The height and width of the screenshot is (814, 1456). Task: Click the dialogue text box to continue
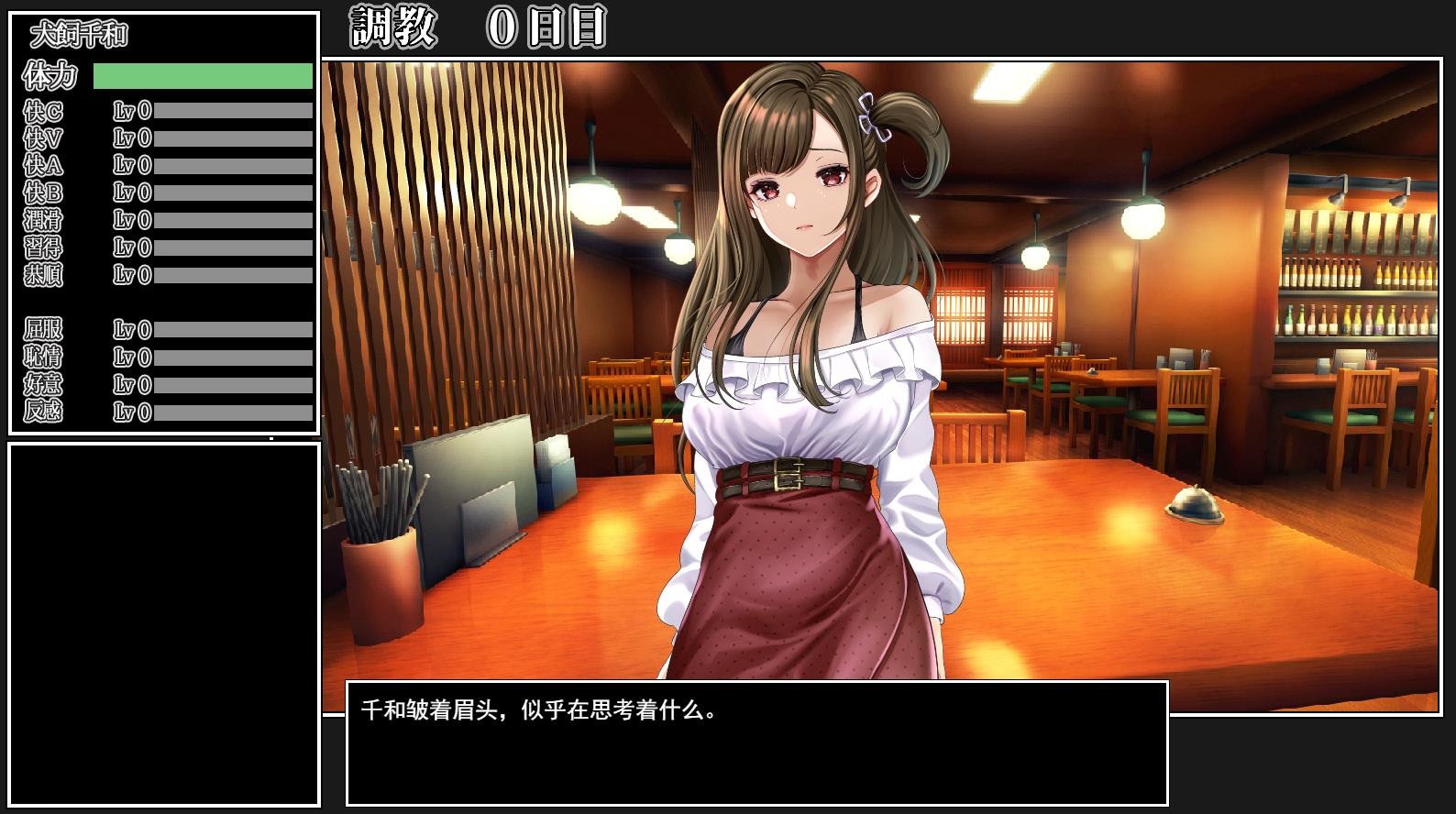pyautogui.click(x=756, y=742)
